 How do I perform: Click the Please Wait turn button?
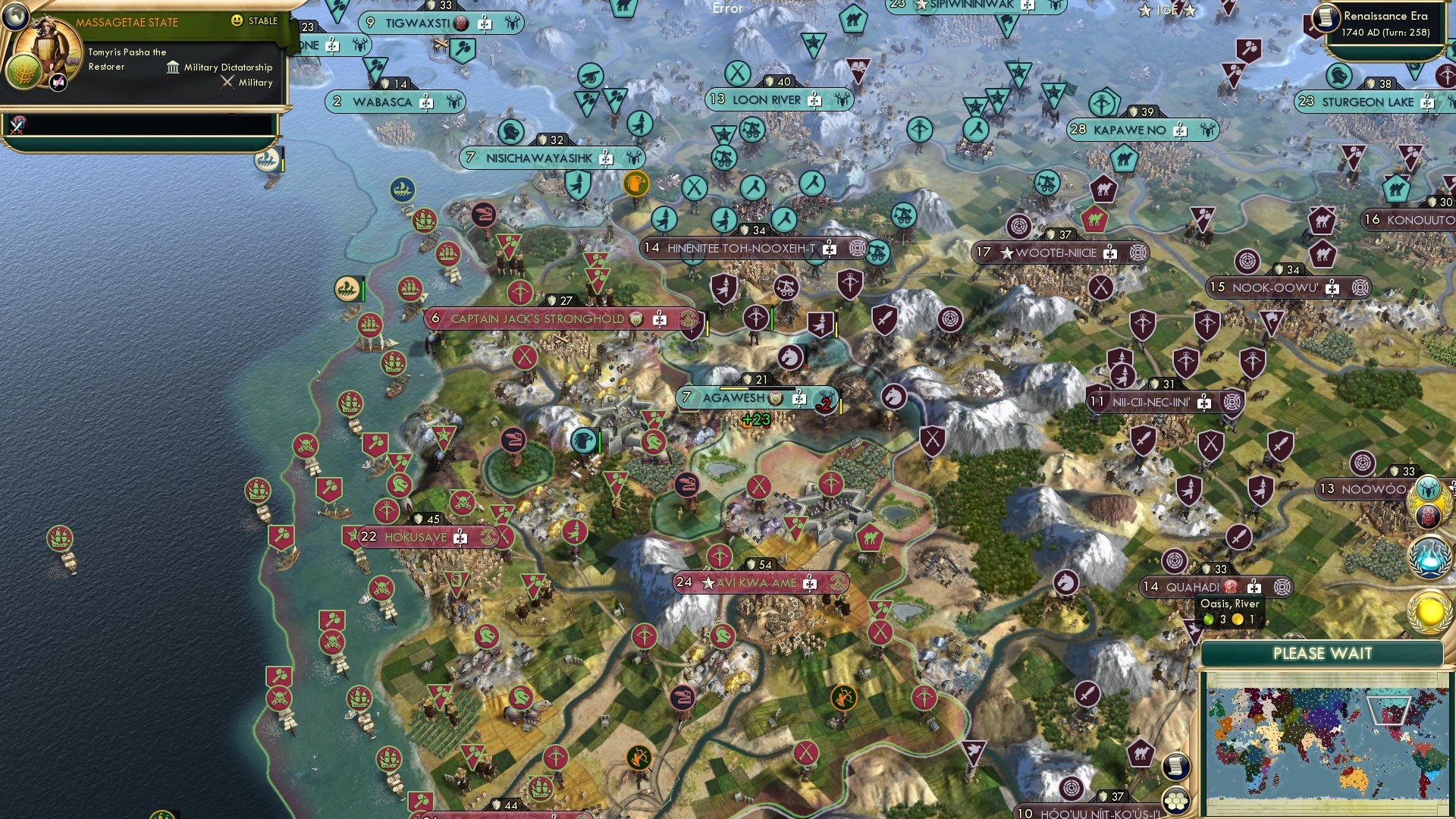tap(1322, 654)
